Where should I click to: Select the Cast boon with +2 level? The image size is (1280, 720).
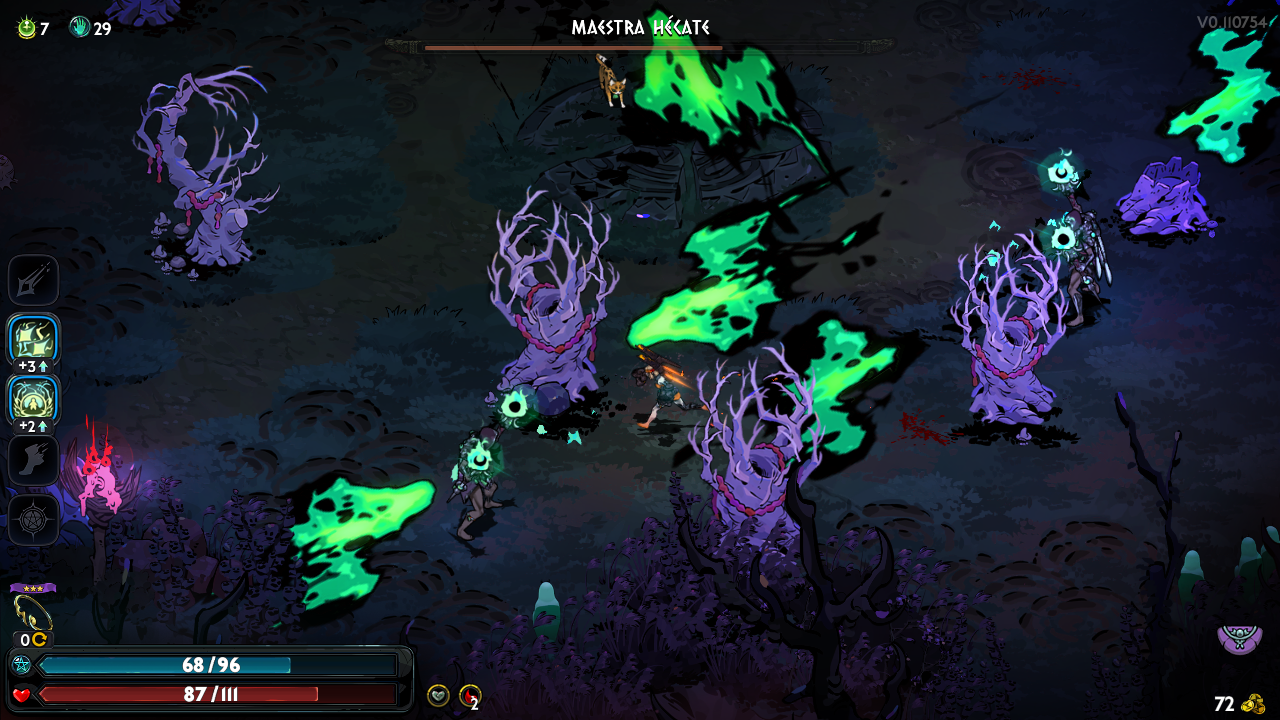point(34,399)
